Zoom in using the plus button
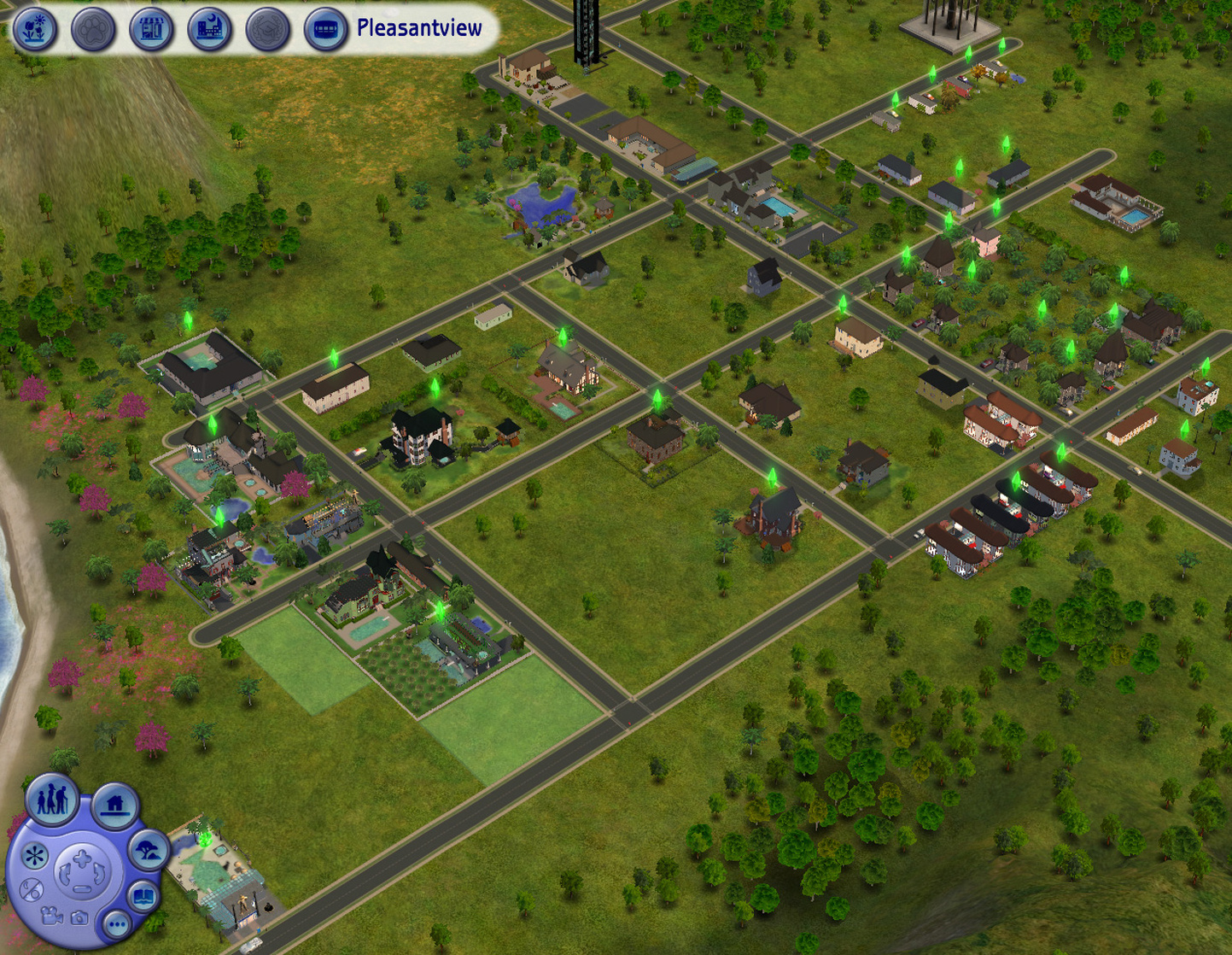 [80, 859]
